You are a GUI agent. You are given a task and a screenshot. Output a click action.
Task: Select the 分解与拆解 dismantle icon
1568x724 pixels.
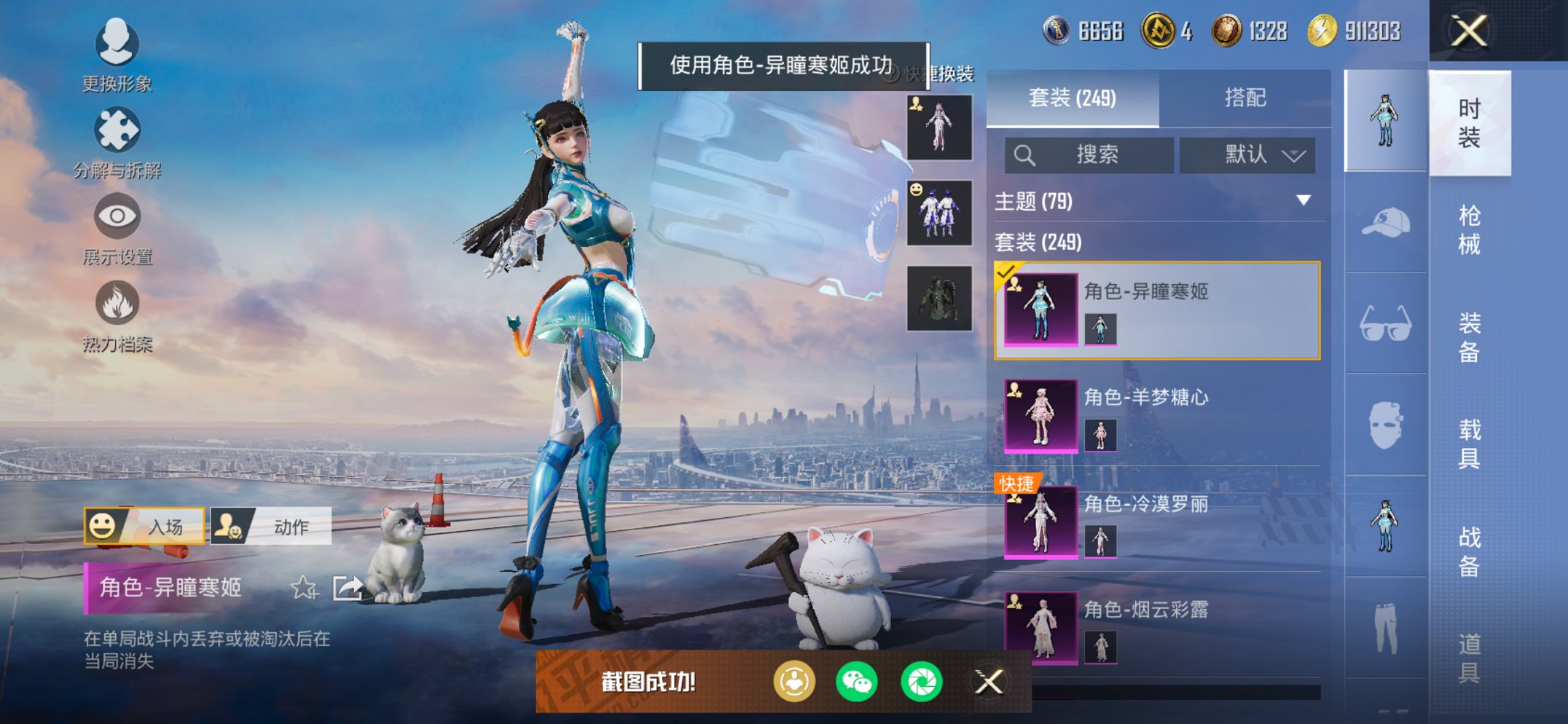tap(117, 130)
